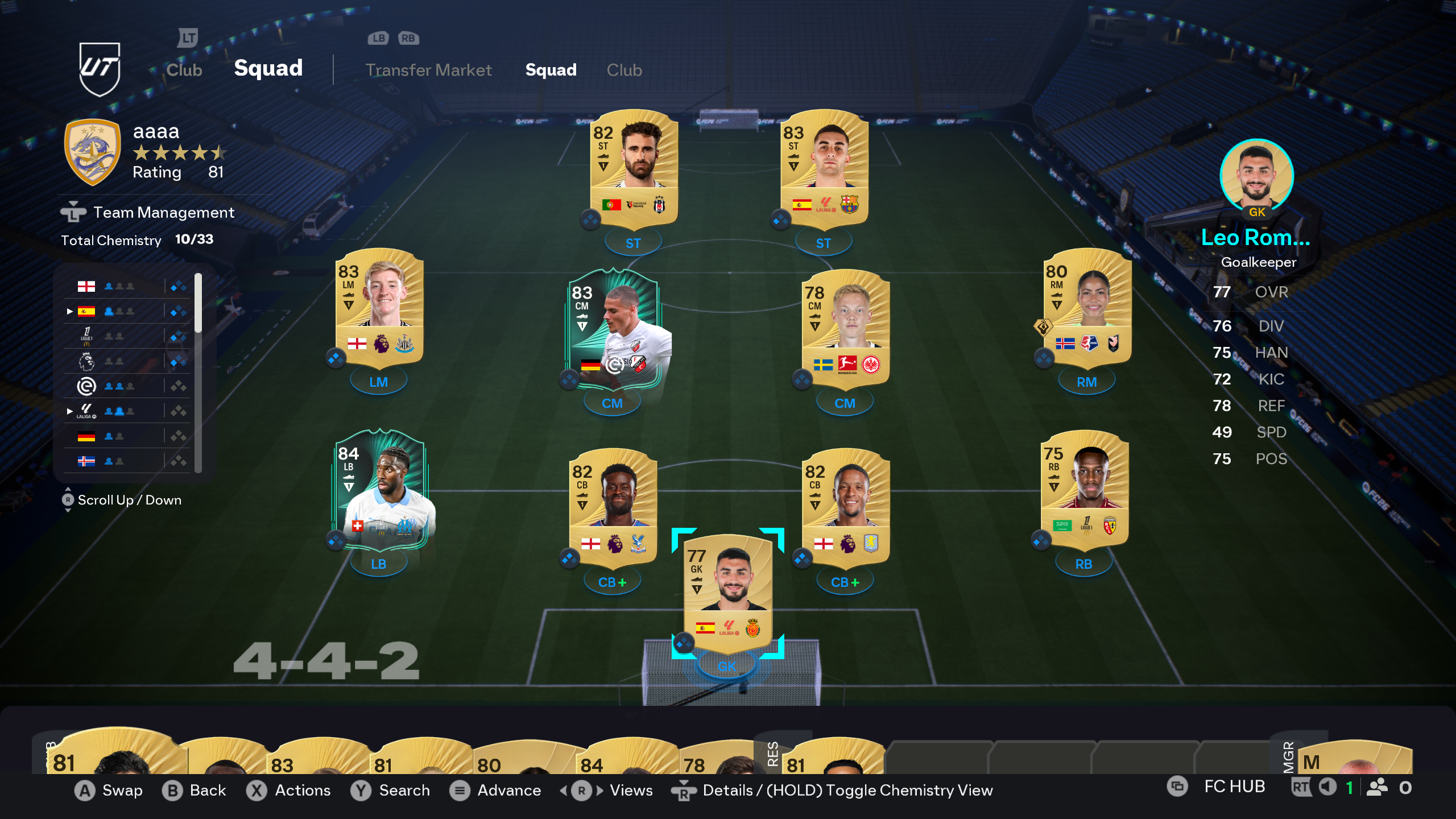The image size is (1456, 819).
Task: Select the 84-rated Marseille left back card
Action: [379, 489]
